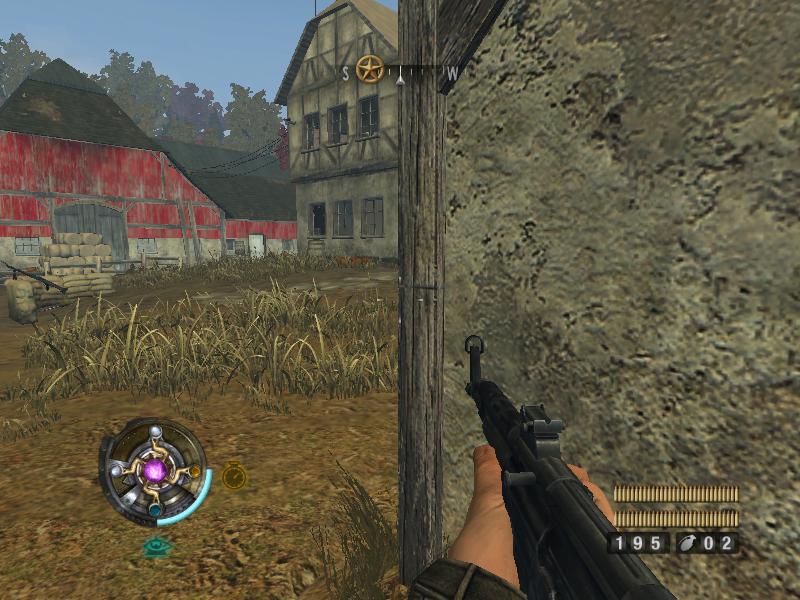
Task: Activate the gold stopwatch power icon
Action: tap(234, 475)
